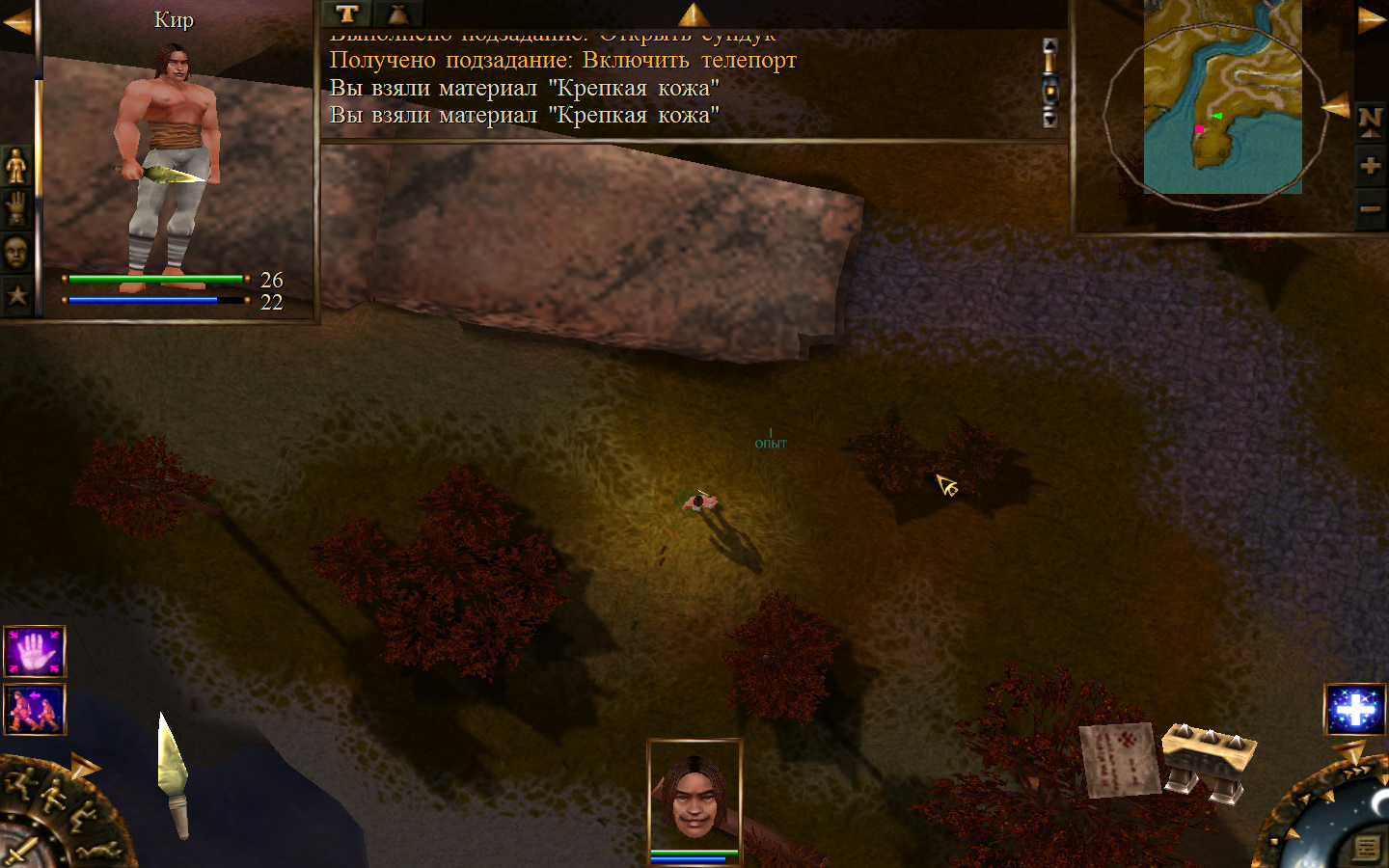Collapse the character panel with the left arrow

pyautogui.click(x=16, y=22)
